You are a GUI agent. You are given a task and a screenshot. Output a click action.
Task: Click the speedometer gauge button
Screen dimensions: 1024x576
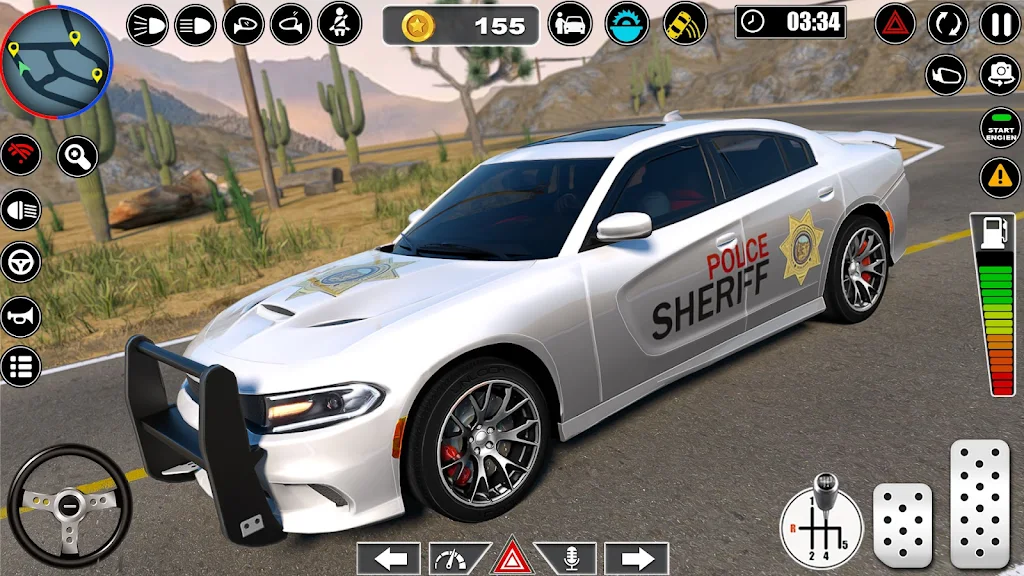(x=455, y=558)
